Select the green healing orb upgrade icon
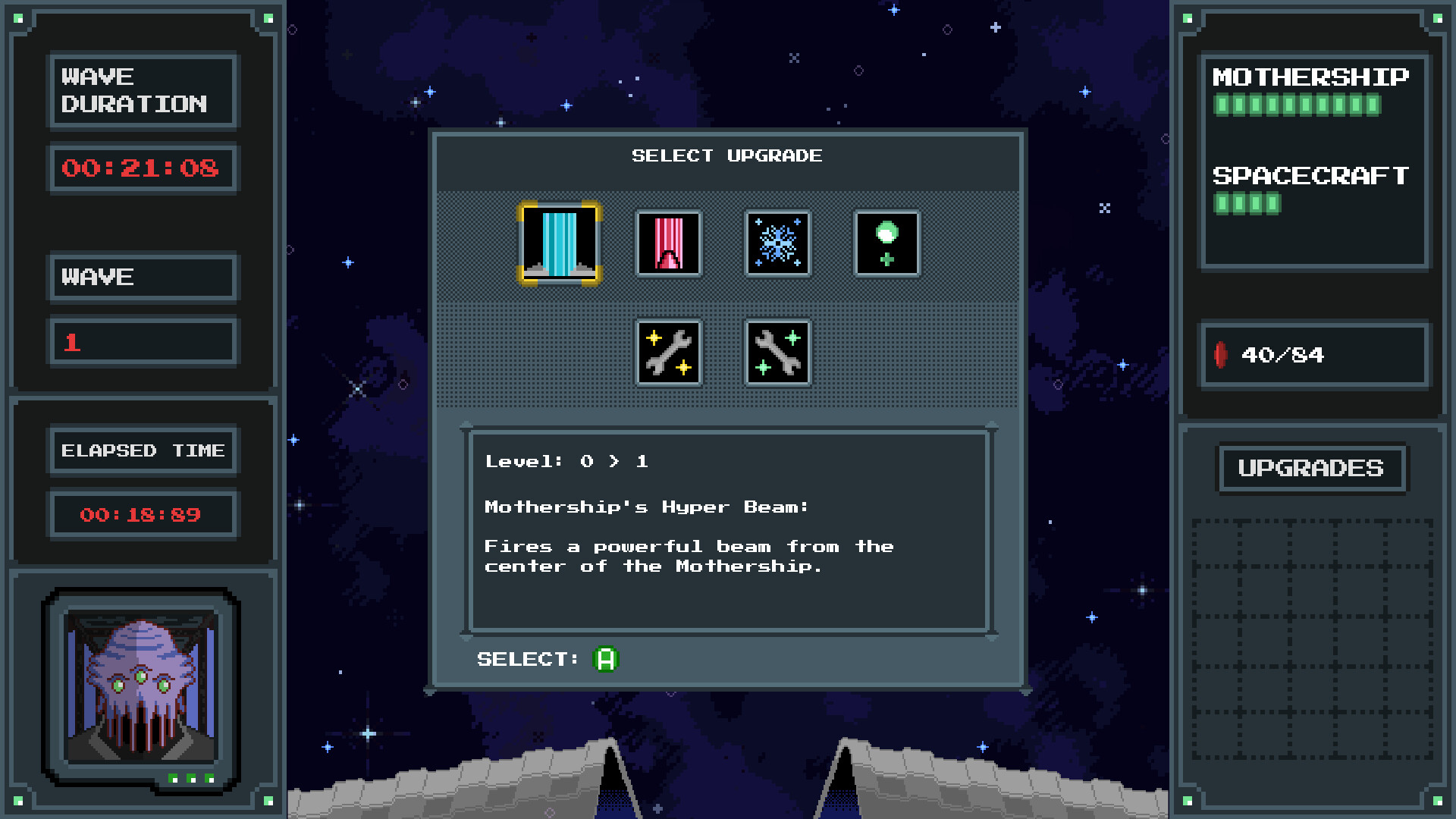Screen dimensions: 1456x819 pyautogui.click(x=886, y=244)
